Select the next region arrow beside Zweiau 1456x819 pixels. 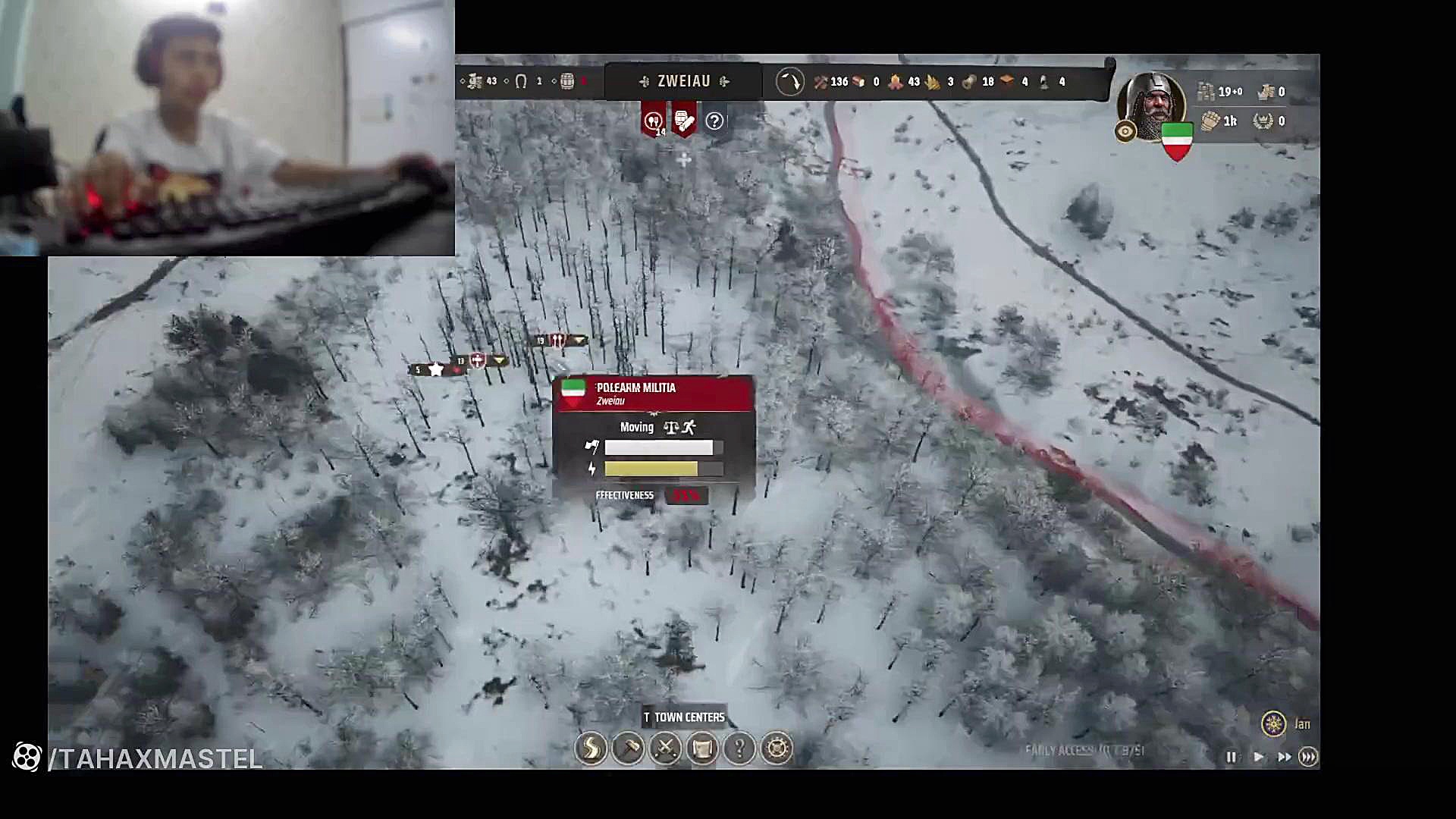tap(724, 81)
